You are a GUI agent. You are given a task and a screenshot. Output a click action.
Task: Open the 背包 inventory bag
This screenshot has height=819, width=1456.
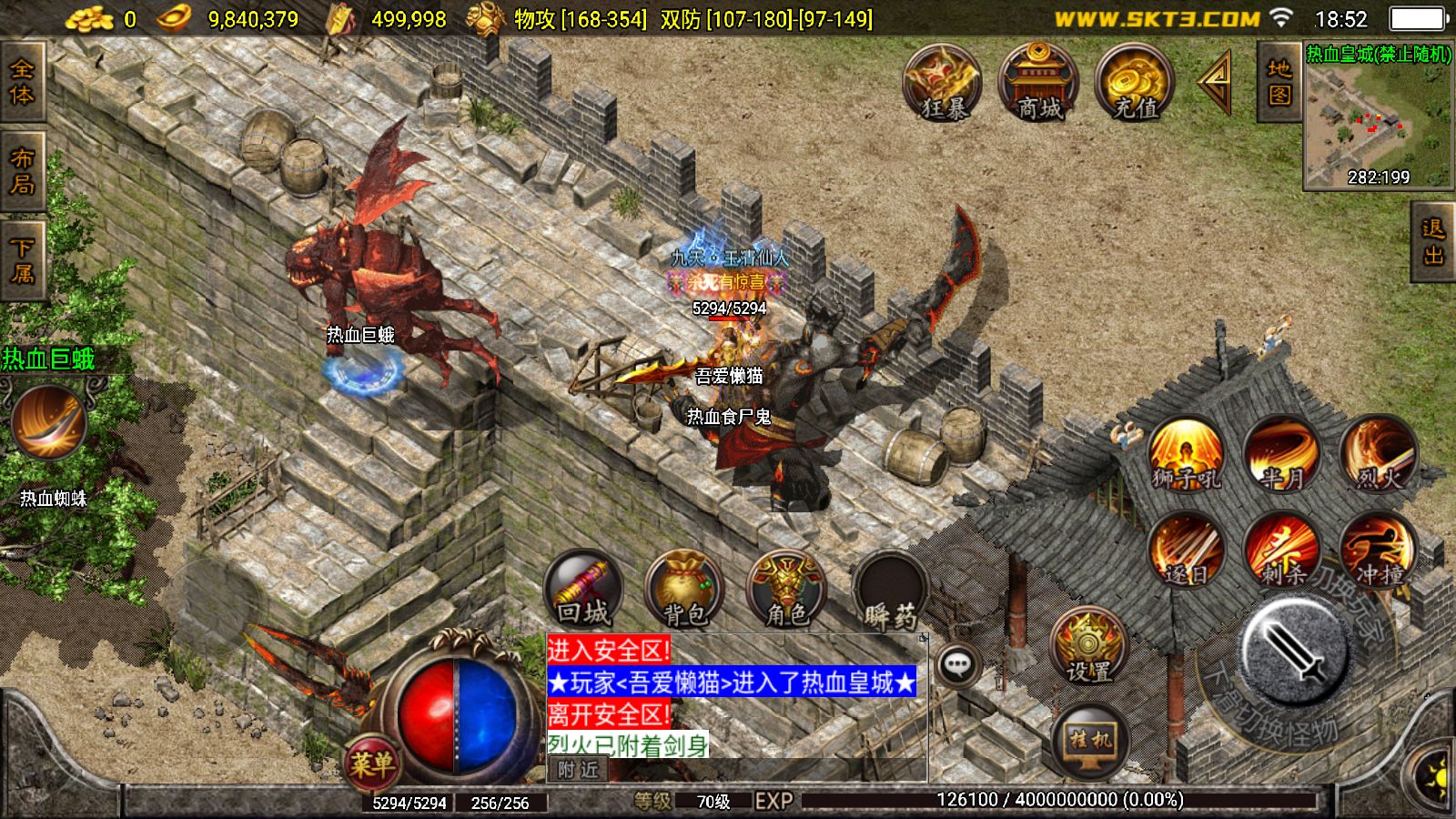click(684, 591)
